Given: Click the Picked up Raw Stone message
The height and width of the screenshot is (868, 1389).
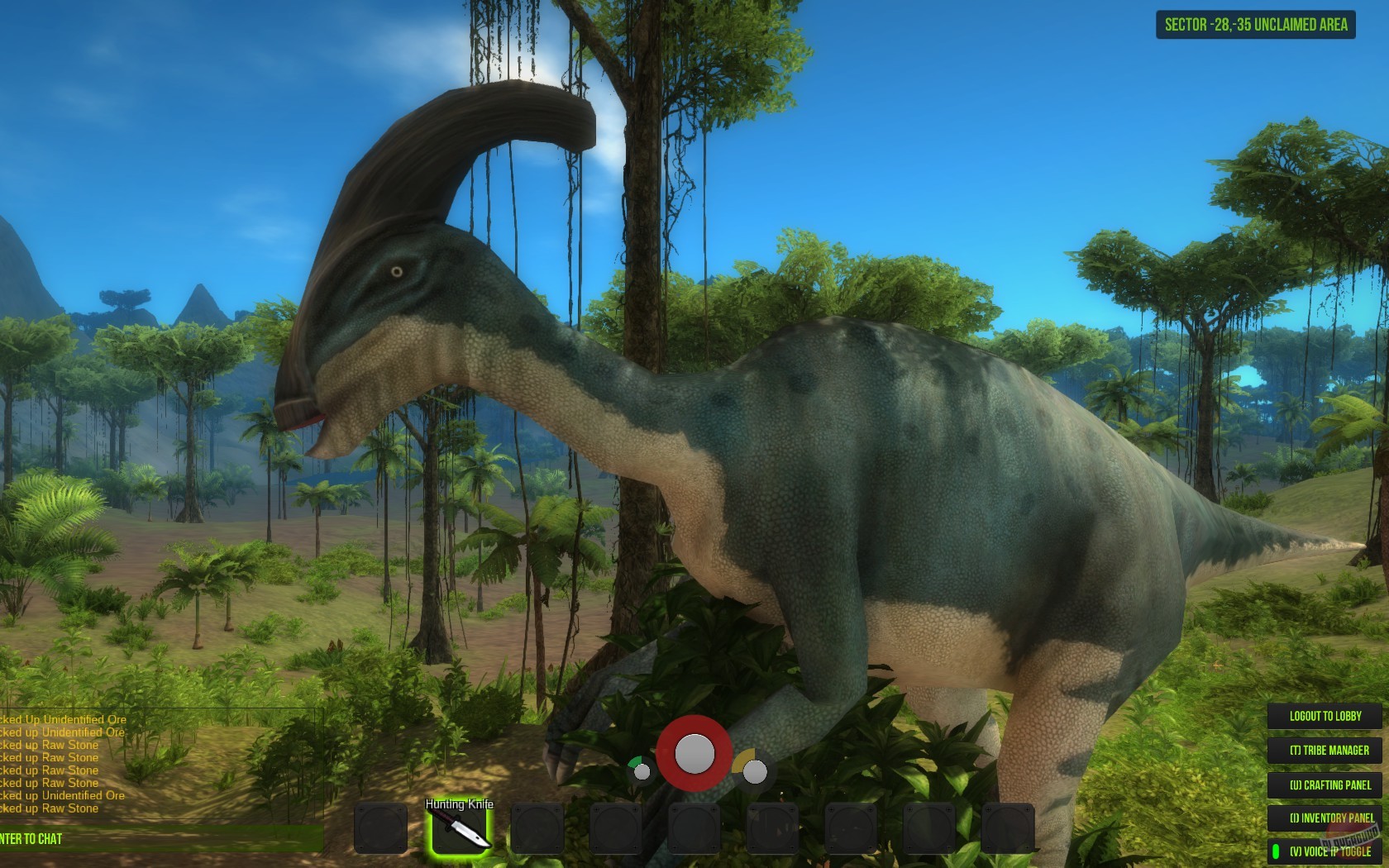Looking at the screenshot, I should (x=50, y=746).
